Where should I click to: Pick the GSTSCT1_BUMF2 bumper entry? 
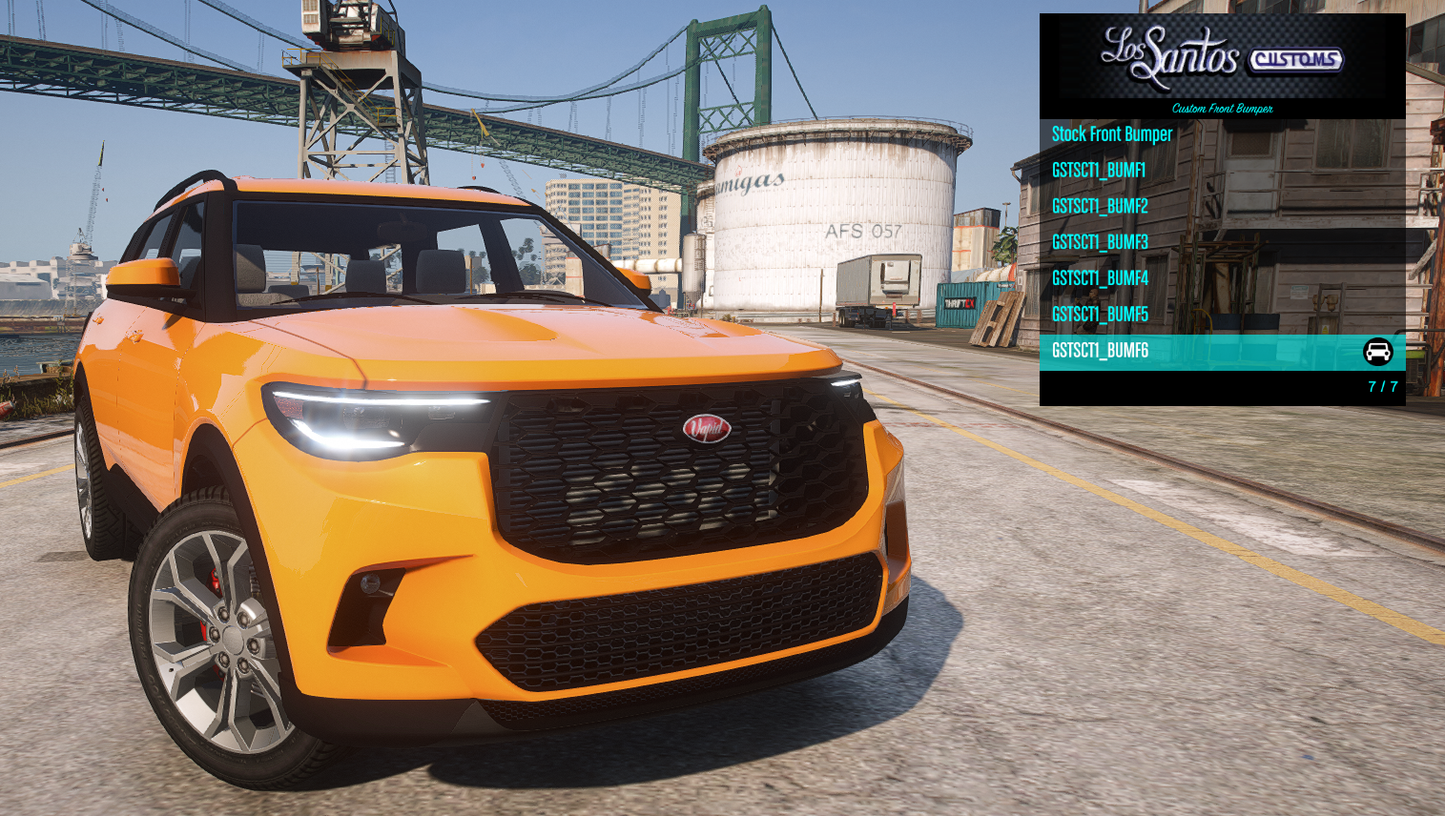tap(1100, 207)
